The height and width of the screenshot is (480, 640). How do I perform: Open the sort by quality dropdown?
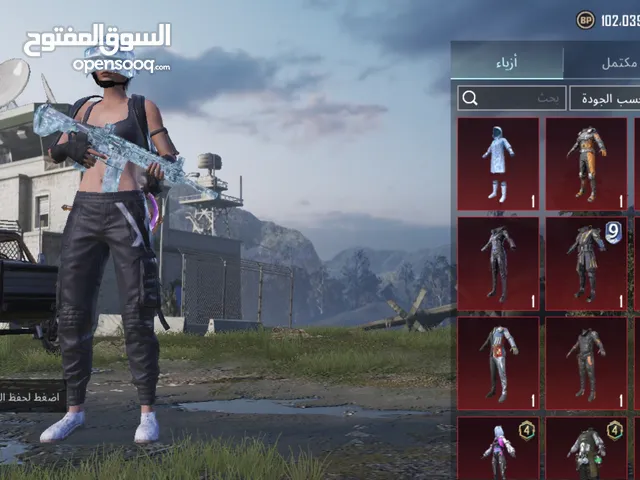point(604,98)
